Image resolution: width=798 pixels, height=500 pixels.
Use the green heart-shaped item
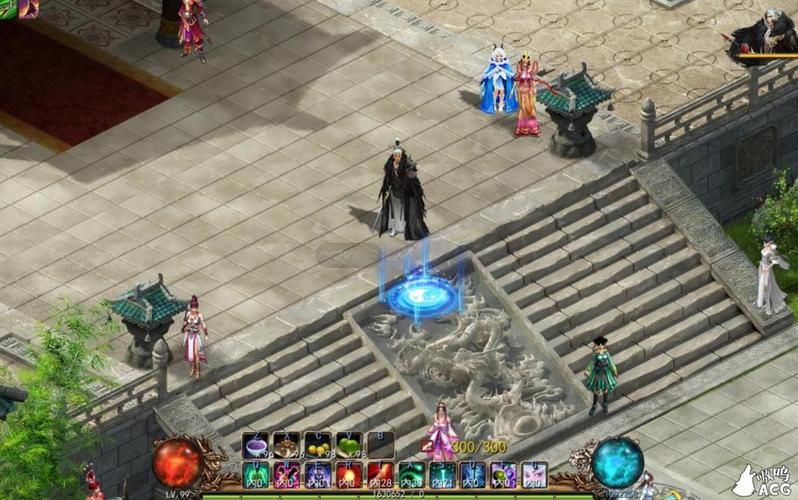pos(349,445)
